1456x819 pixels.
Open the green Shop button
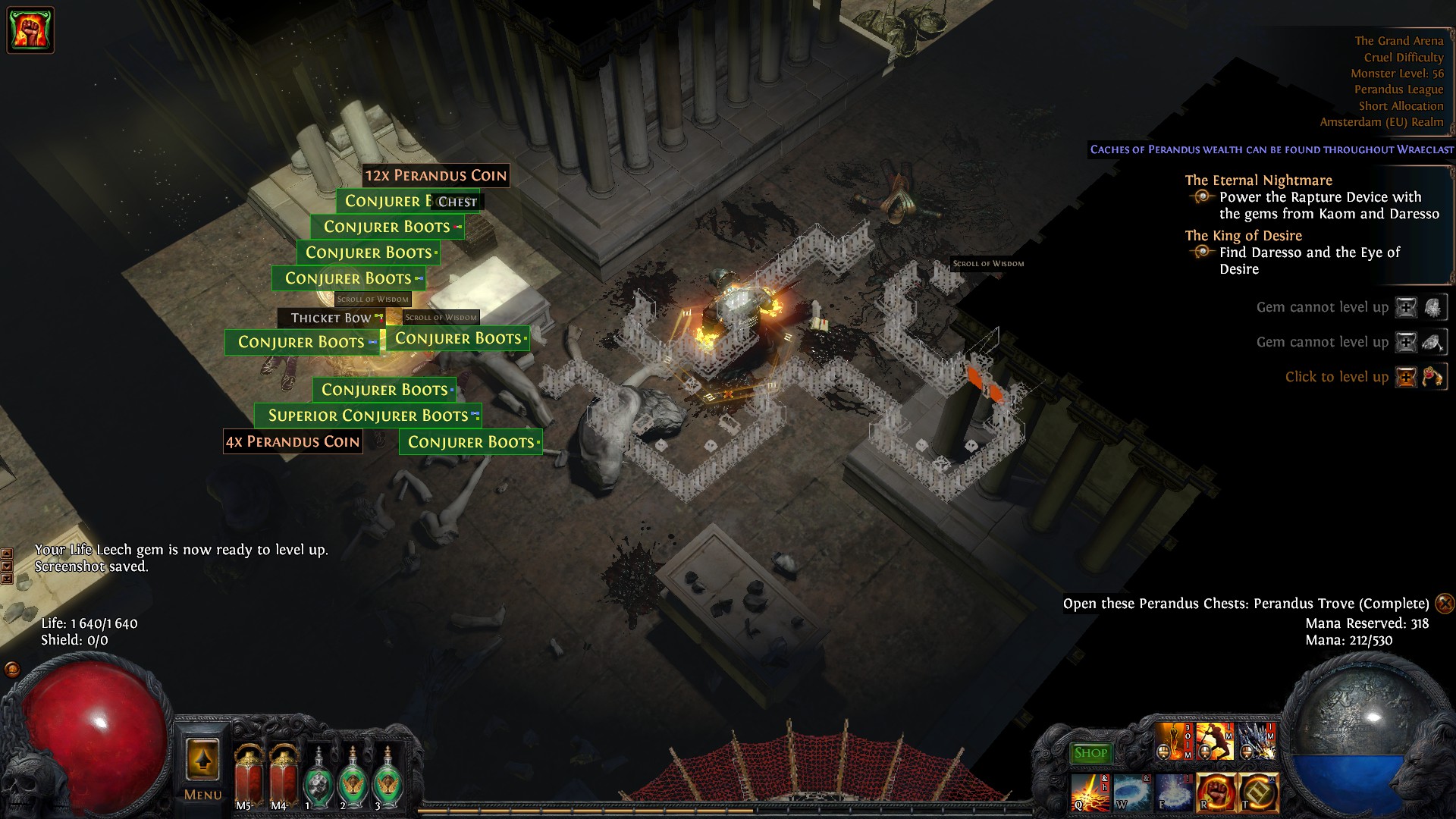point(1090,753)
